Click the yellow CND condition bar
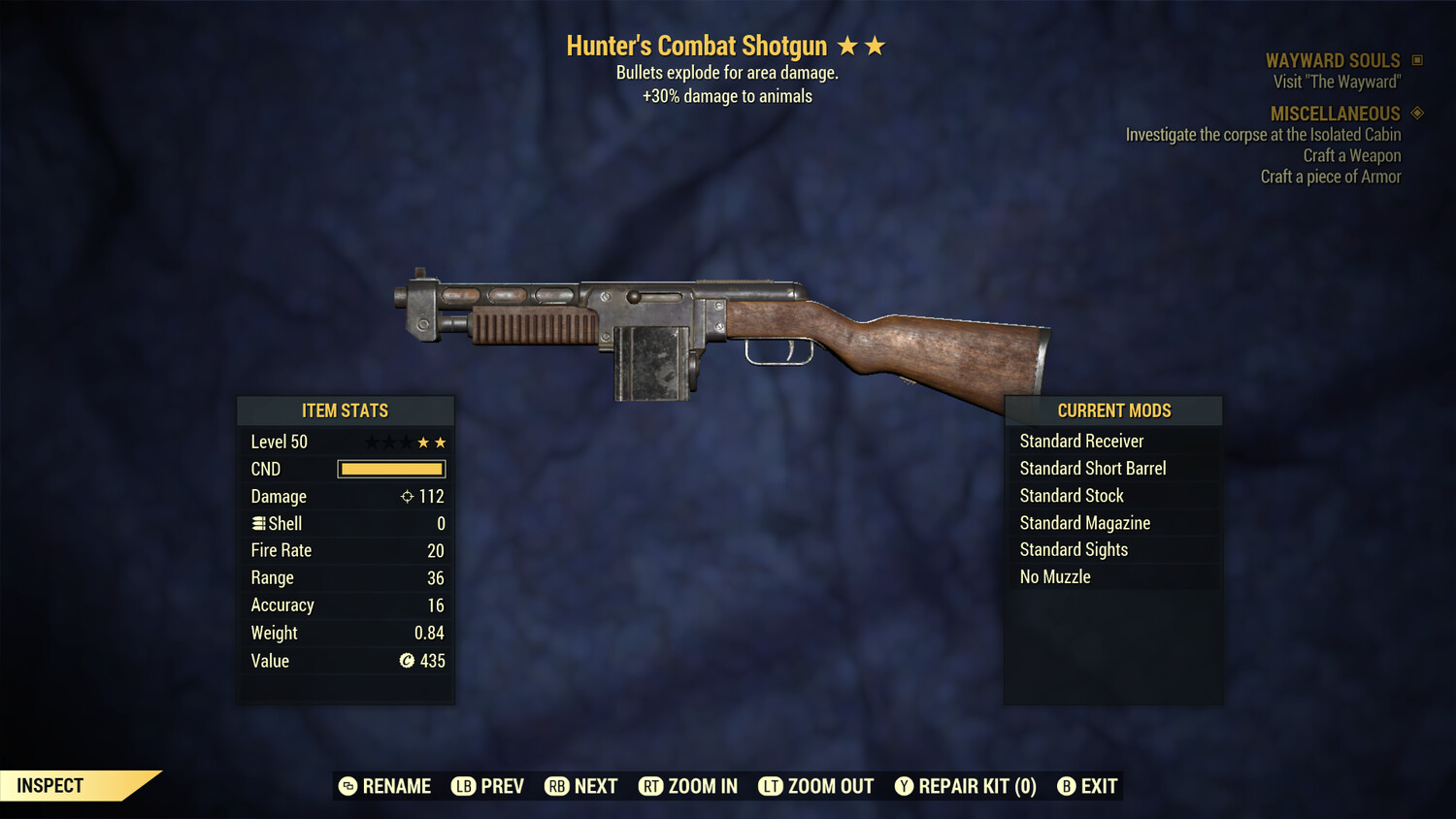 tap(390, 469)
